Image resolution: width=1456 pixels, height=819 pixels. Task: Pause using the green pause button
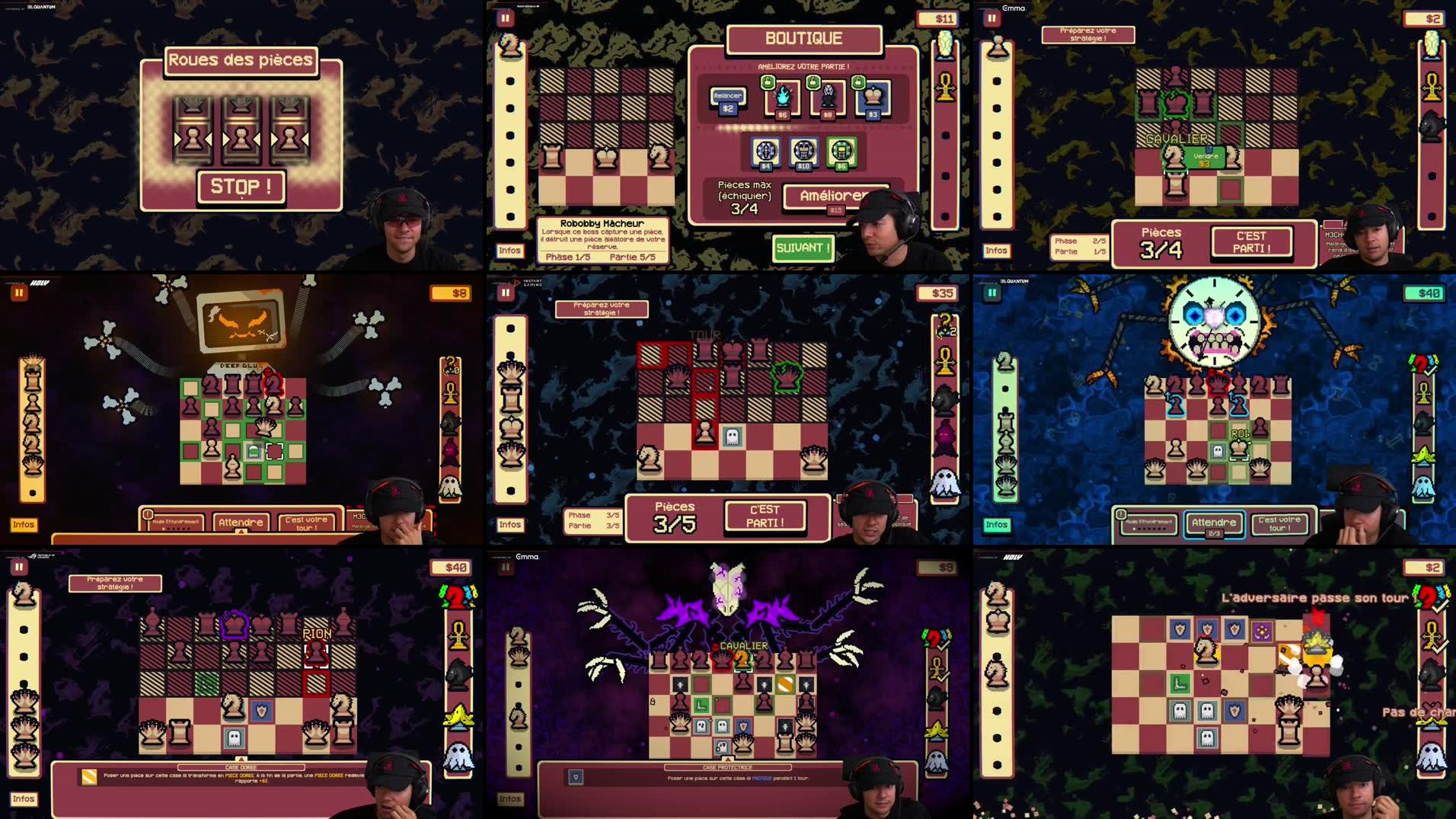click(x=991, y=293)
